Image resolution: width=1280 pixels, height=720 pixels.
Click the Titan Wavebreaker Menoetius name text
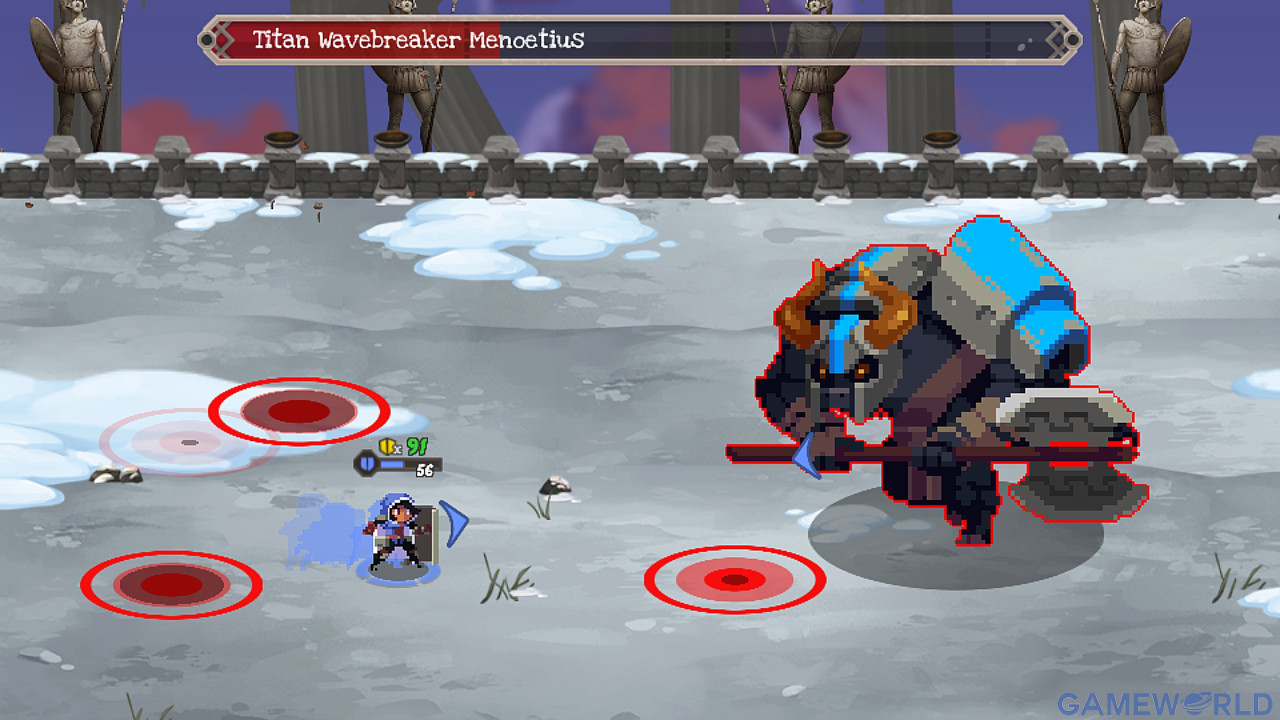pyautogui.click(x=420, y=41)
